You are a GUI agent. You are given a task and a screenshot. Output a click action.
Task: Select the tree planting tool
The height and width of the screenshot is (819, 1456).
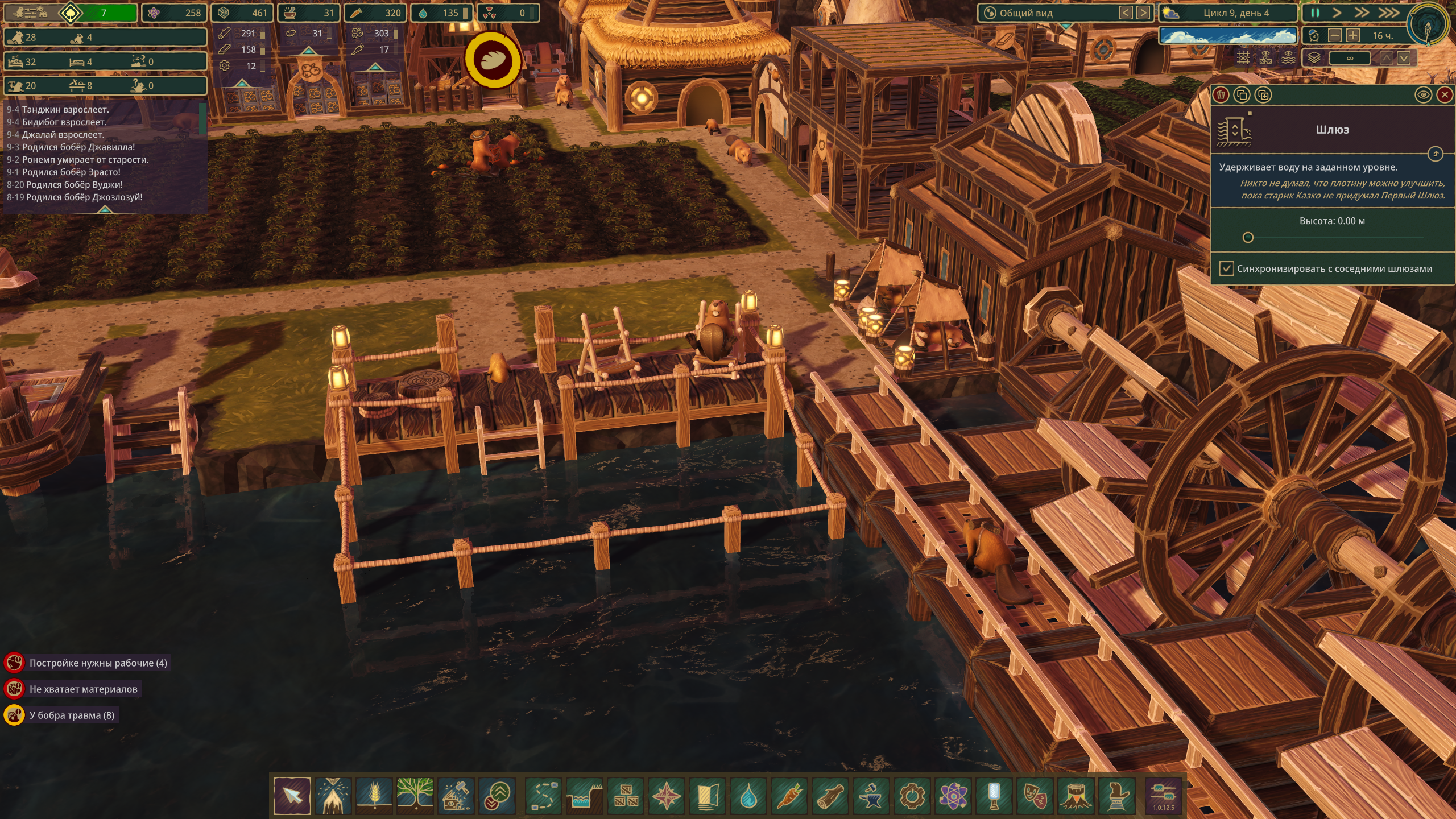[x=415, y=796]
